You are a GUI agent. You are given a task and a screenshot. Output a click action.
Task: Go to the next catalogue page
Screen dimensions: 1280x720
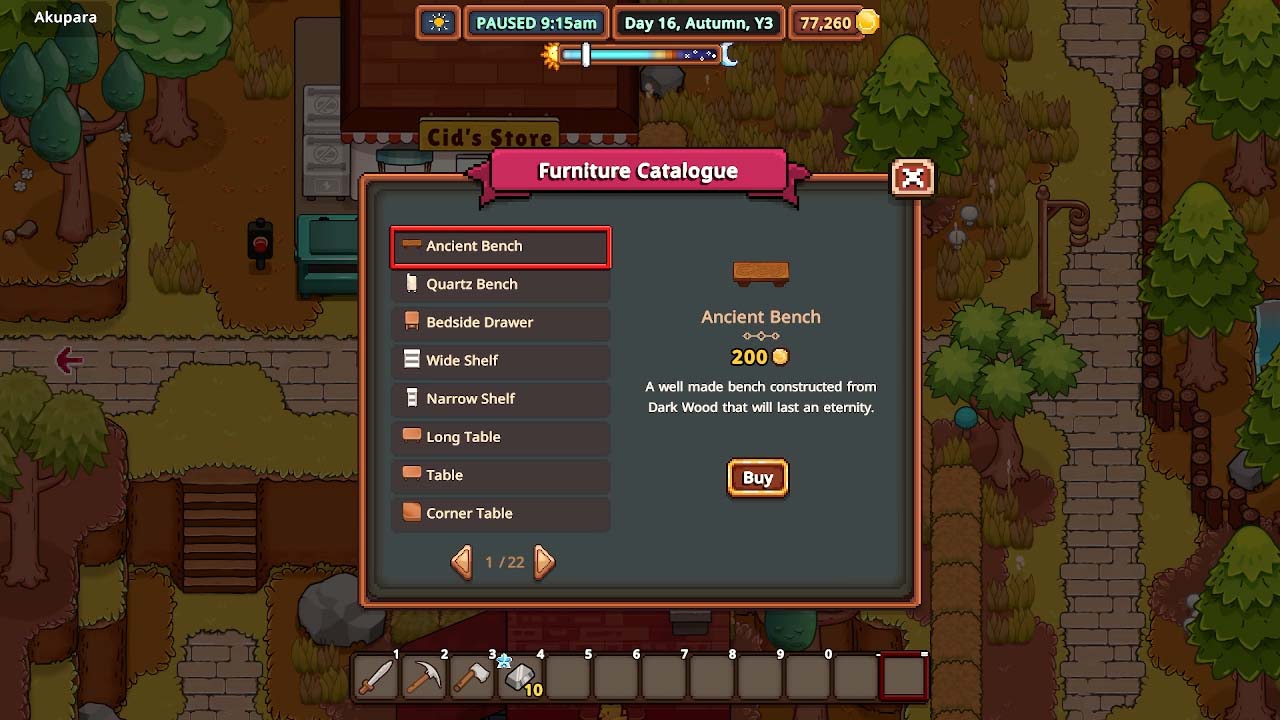coord(544,562)
